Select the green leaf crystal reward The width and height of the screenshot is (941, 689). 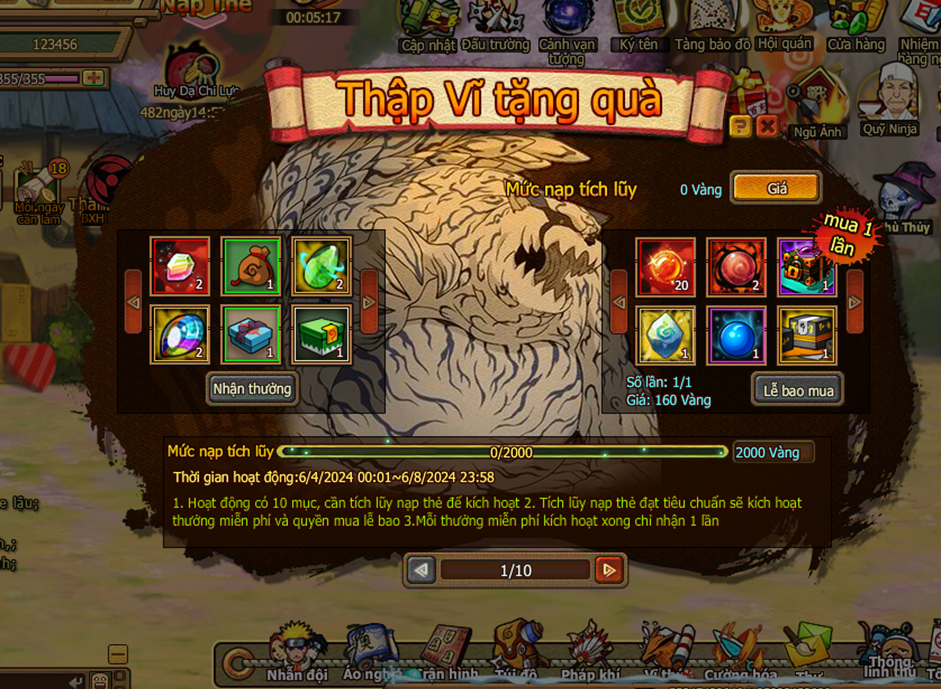coord(321,266)
